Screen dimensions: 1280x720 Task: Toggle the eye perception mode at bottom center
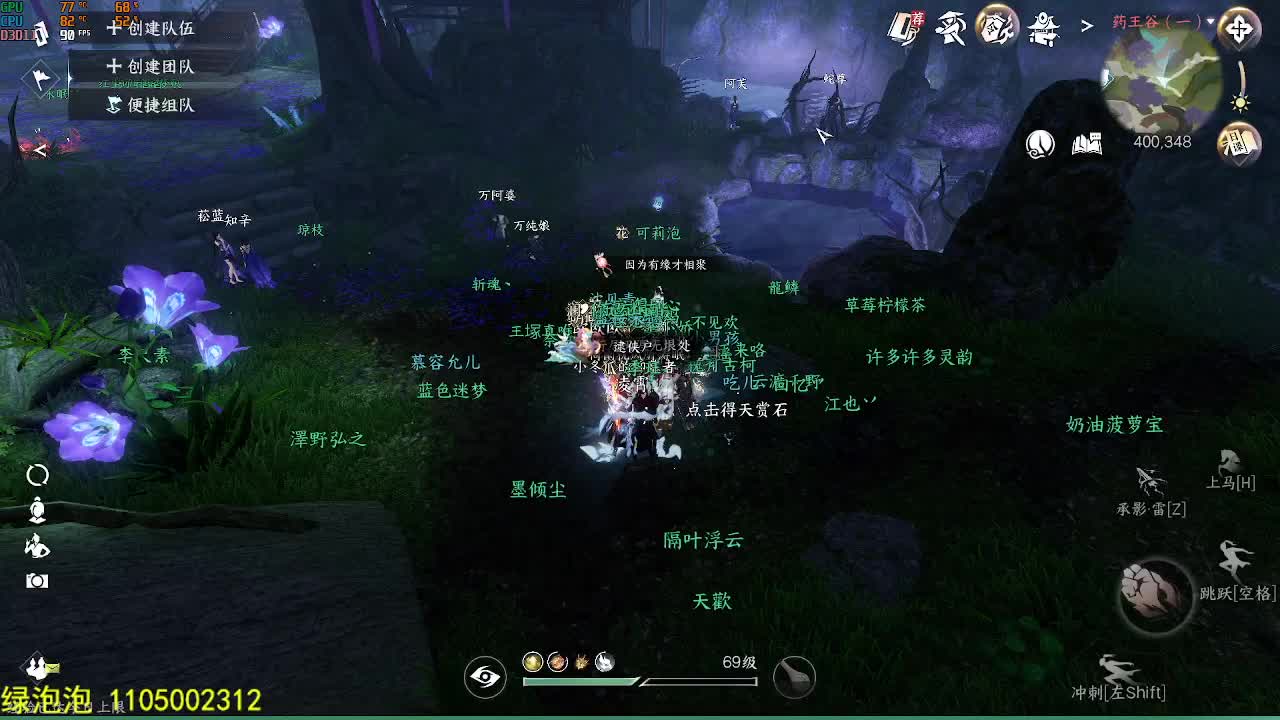484,677
